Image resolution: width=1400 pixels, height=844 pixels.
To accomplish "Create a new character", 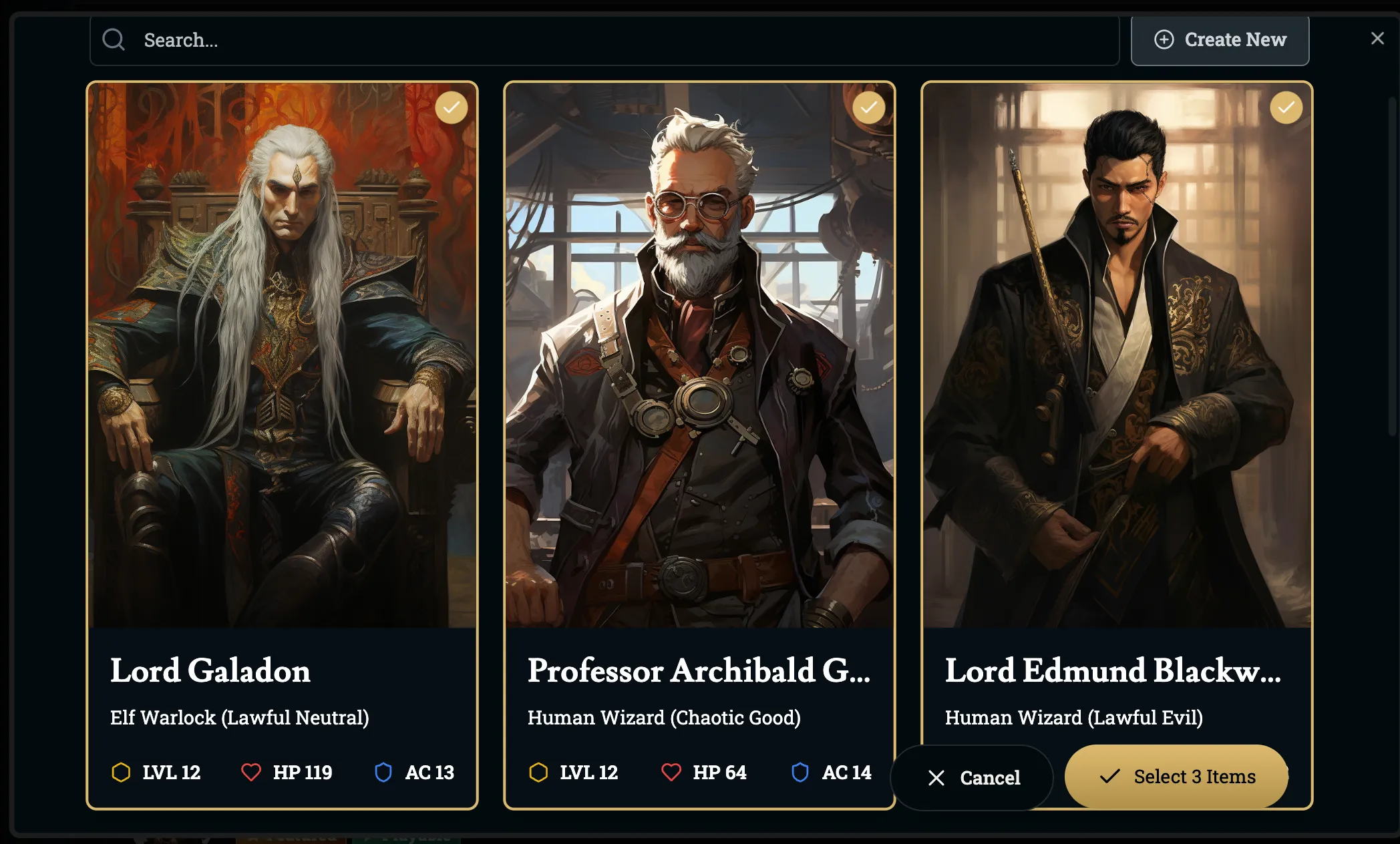I will pos(1220,40).
